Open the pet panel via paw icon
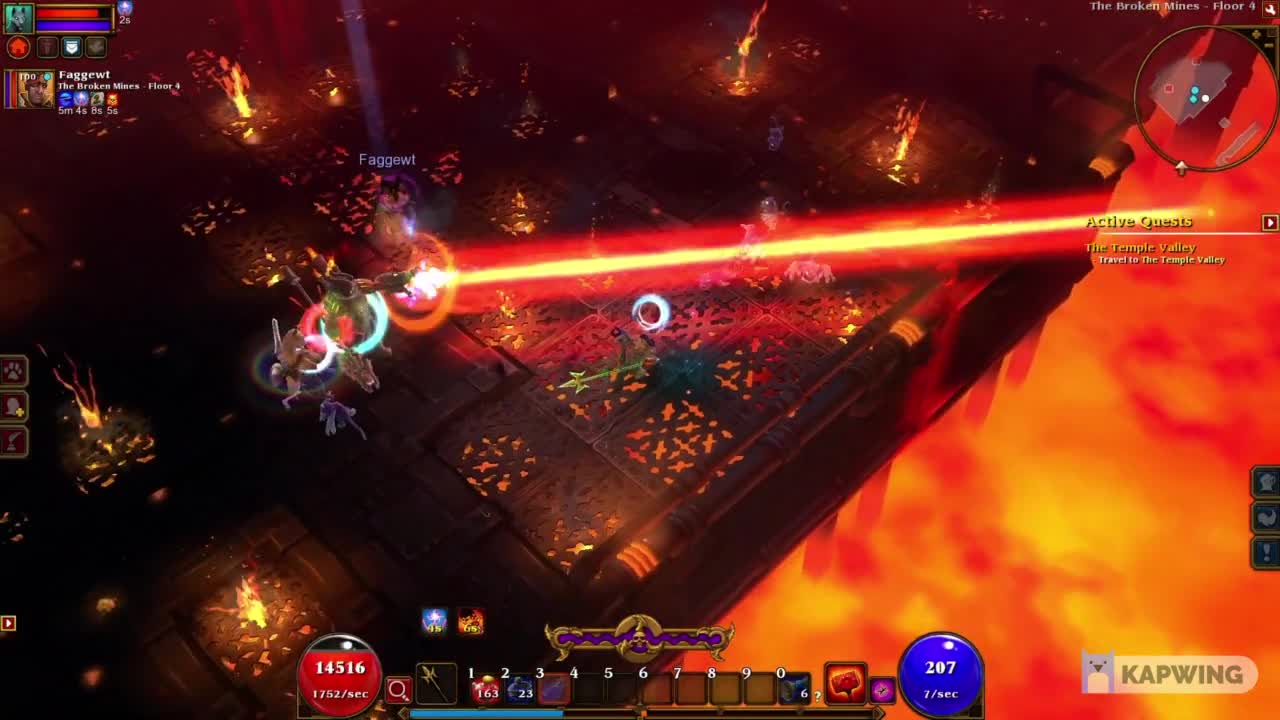 11,372
